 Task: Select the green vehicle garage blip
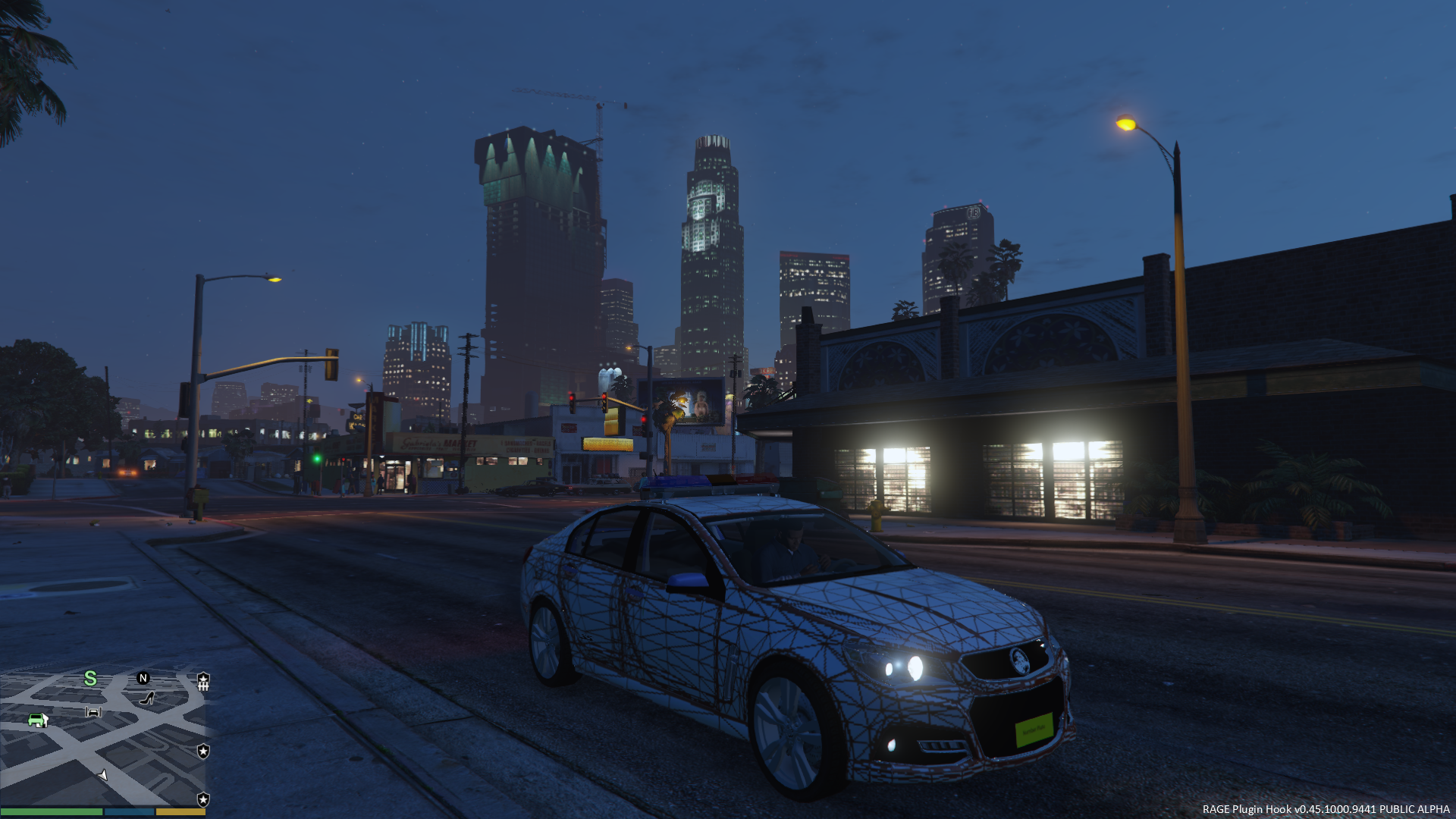37,720
